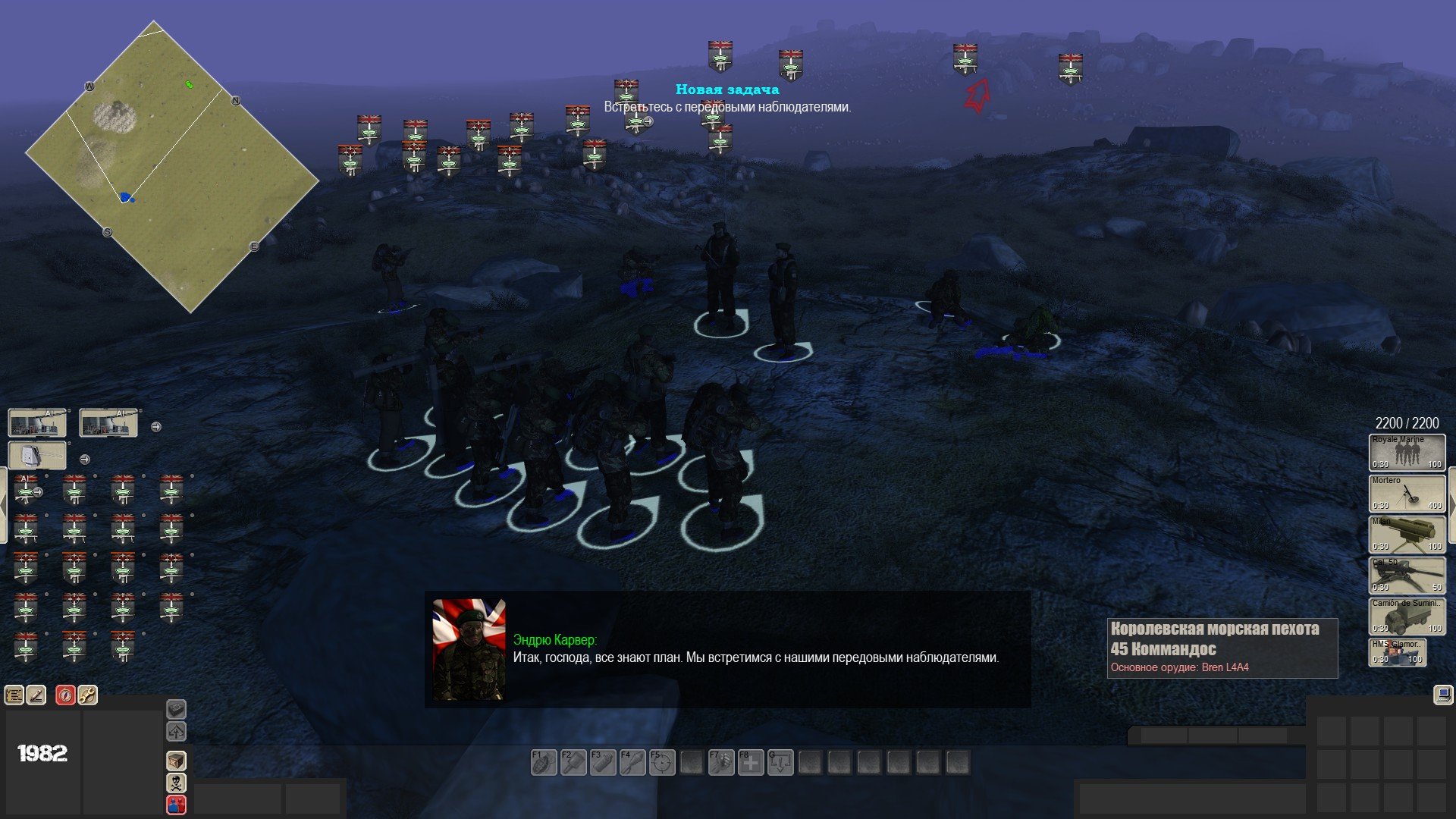
Task: Open the wooden crate inventory button
Action: (176, 761)
